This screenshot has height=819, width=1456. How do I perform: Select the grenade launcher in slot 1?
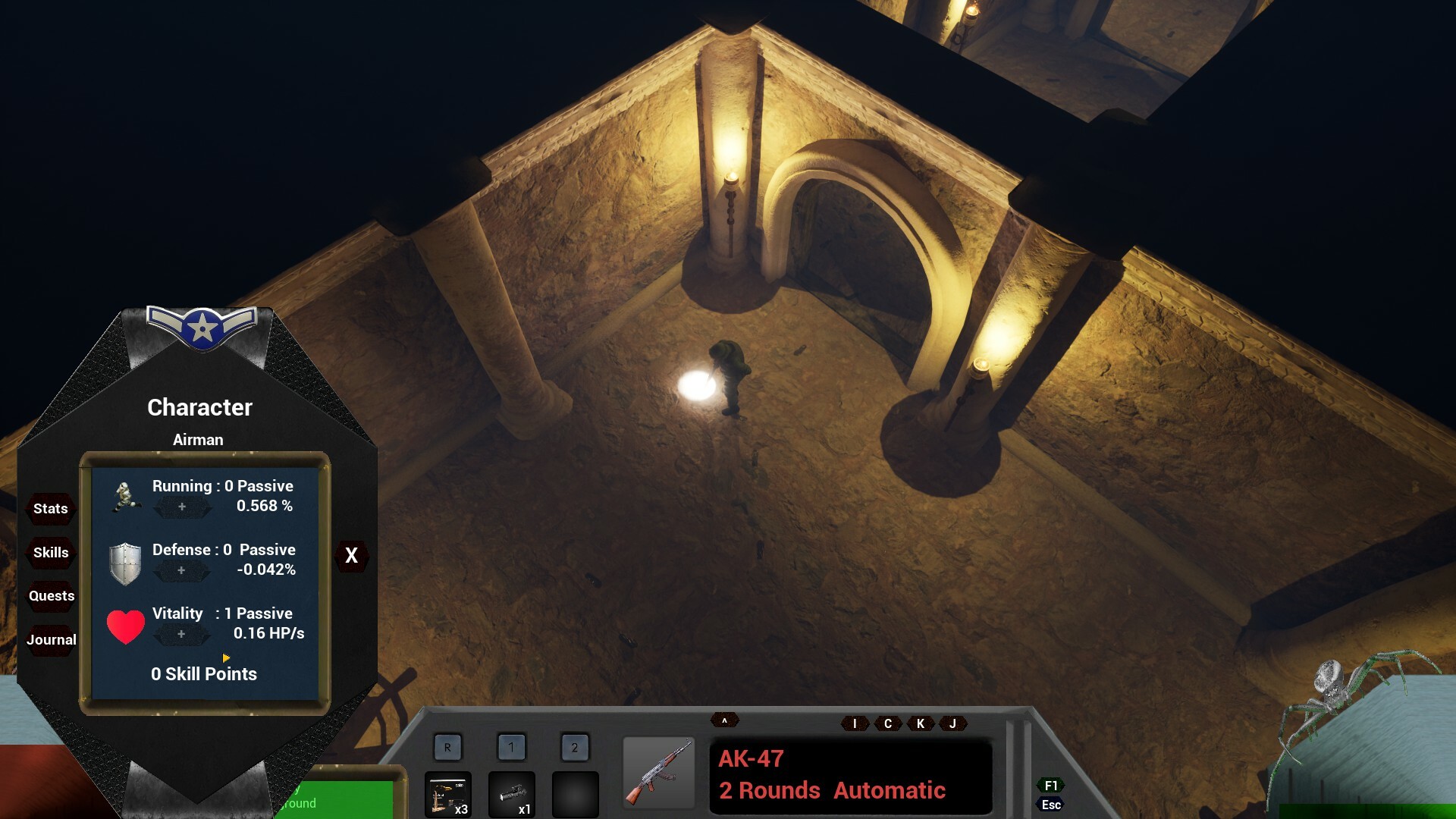[512, 795]
